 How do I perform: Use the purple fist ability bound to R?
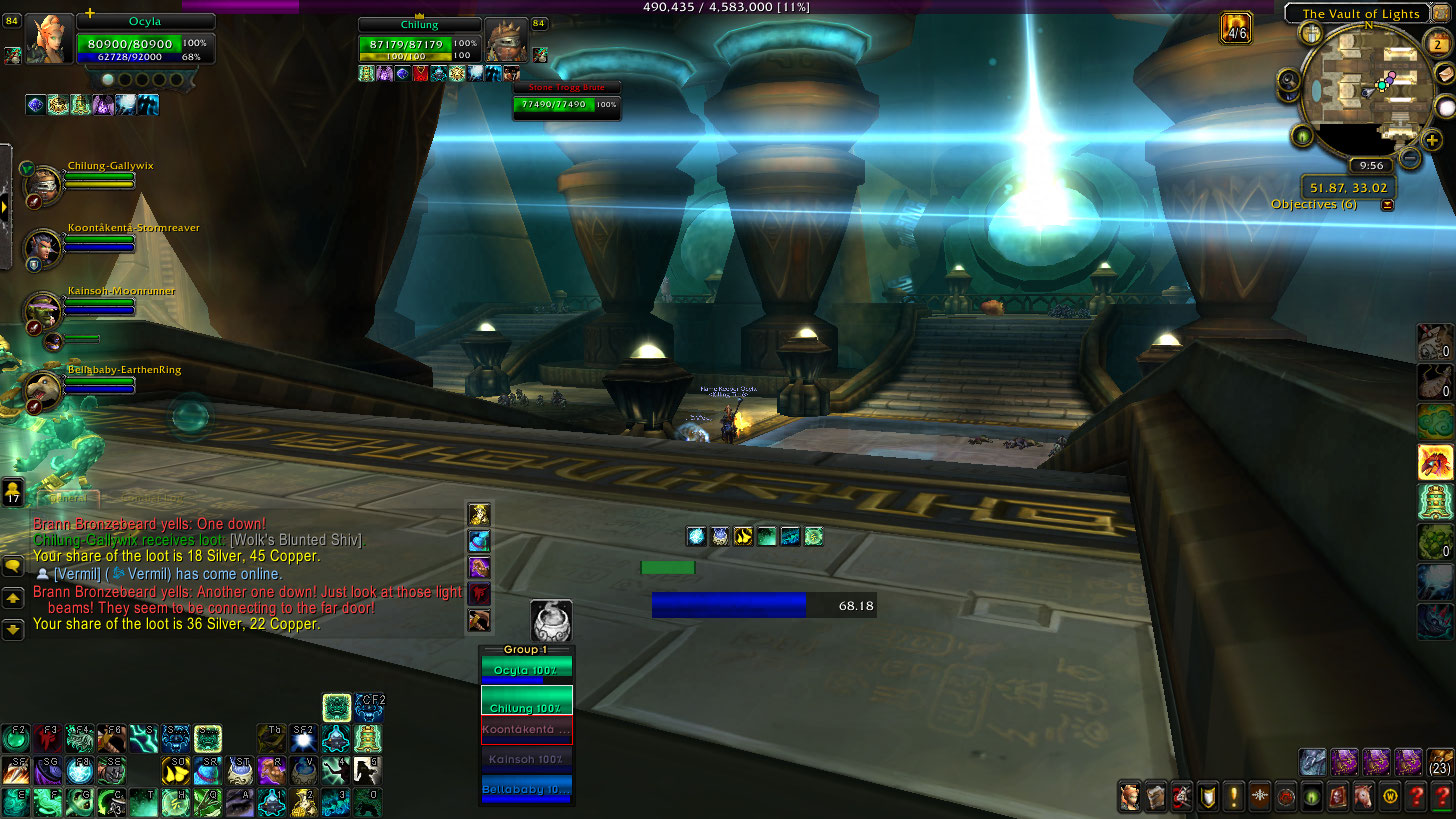272,770
